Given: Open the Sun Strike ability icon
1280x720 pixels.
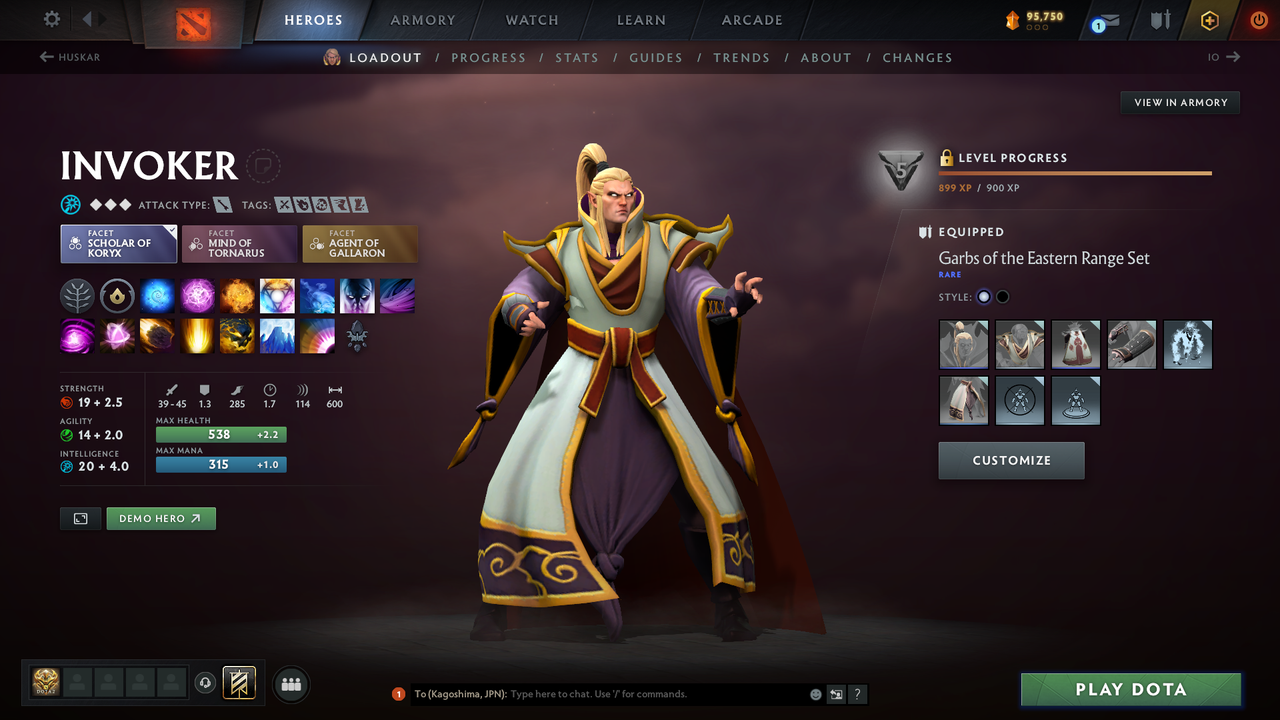Looking at the screenshot, I should 197,337.
